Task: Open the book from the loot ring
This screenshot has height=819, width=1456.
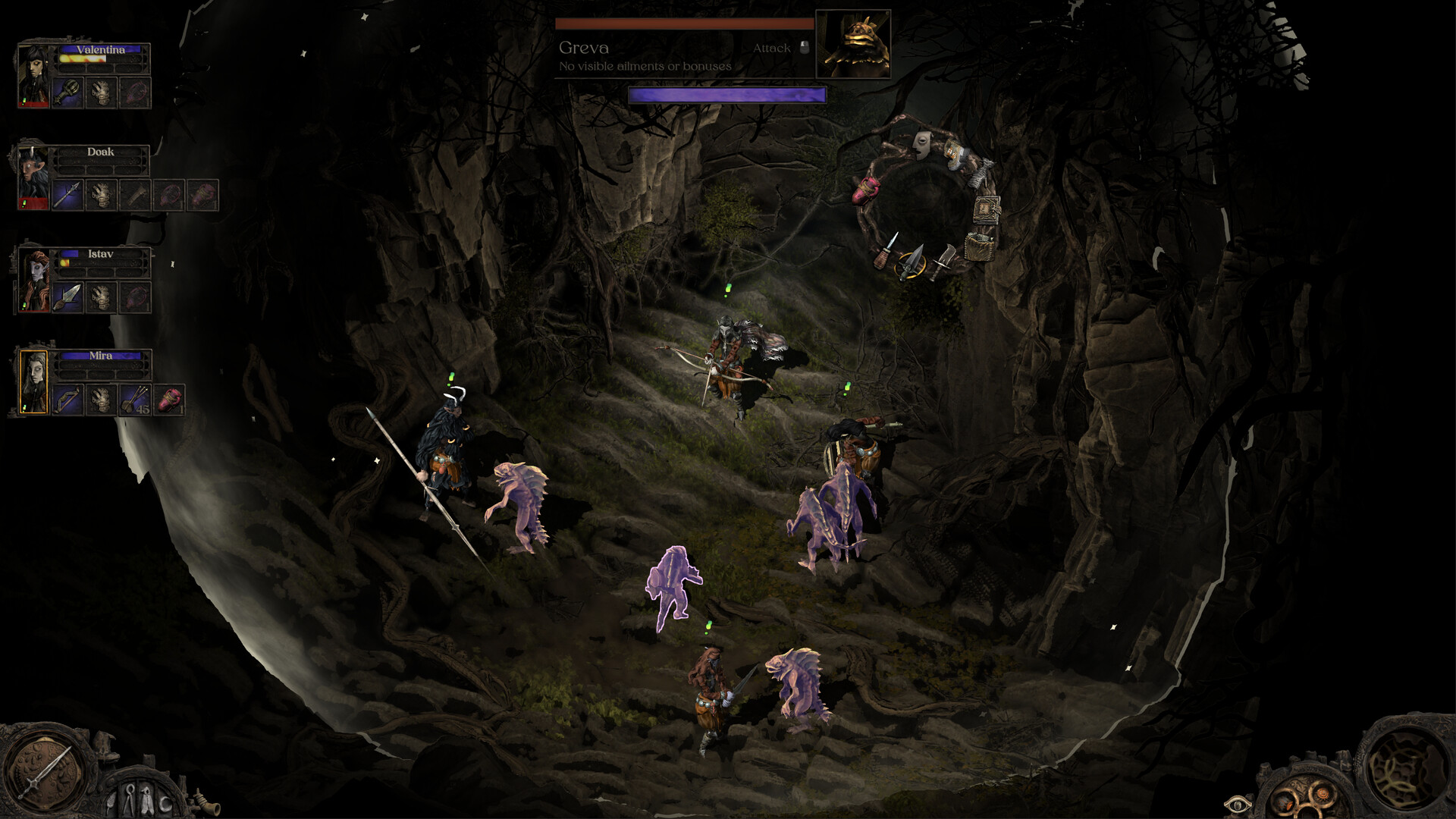Action: click(x=987, y=210)
